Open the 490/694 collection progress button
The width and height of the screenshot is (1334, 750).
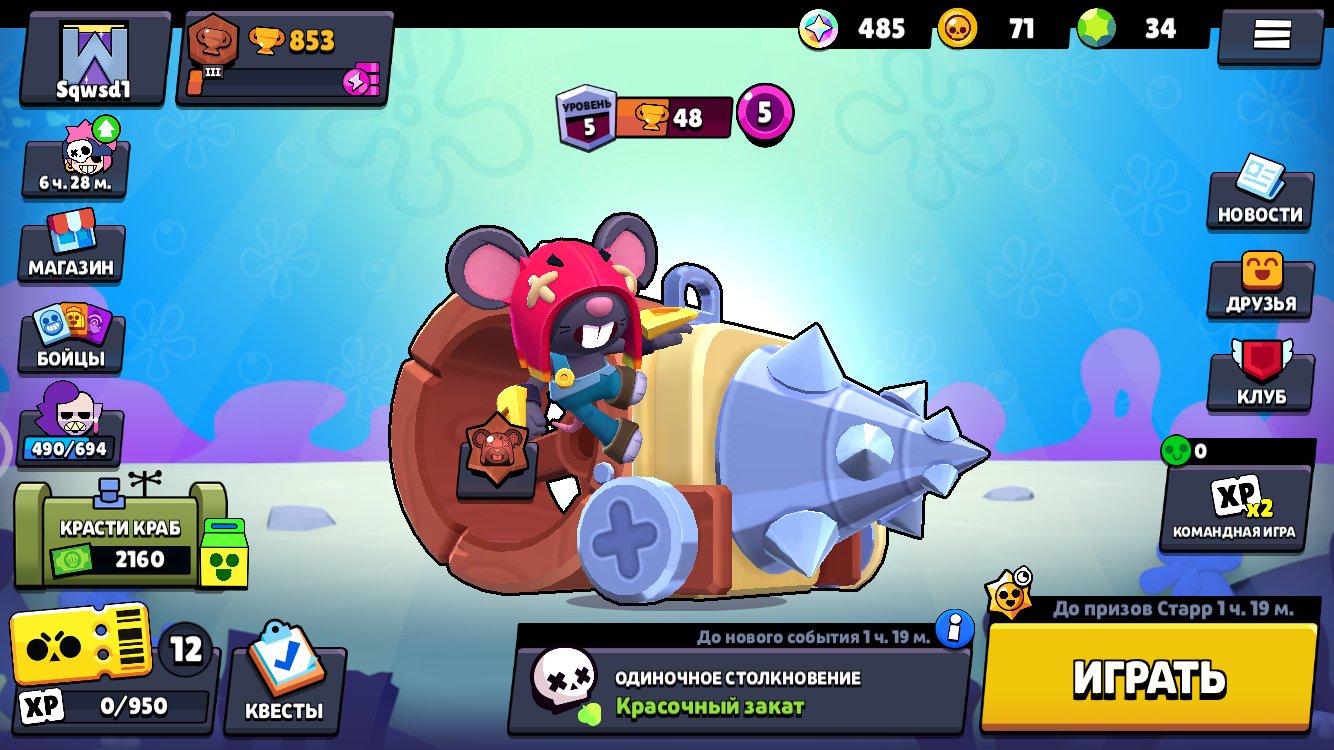70,428
